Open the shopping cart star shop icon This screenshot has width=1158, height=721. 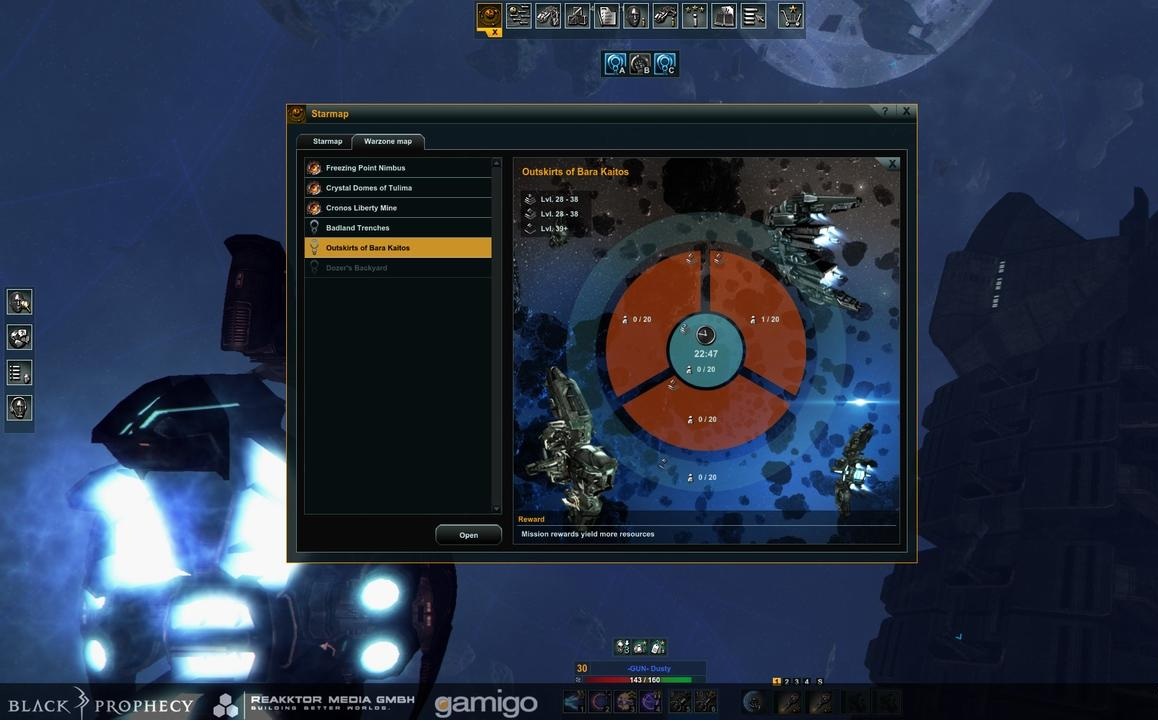click(x=791, y=16)
